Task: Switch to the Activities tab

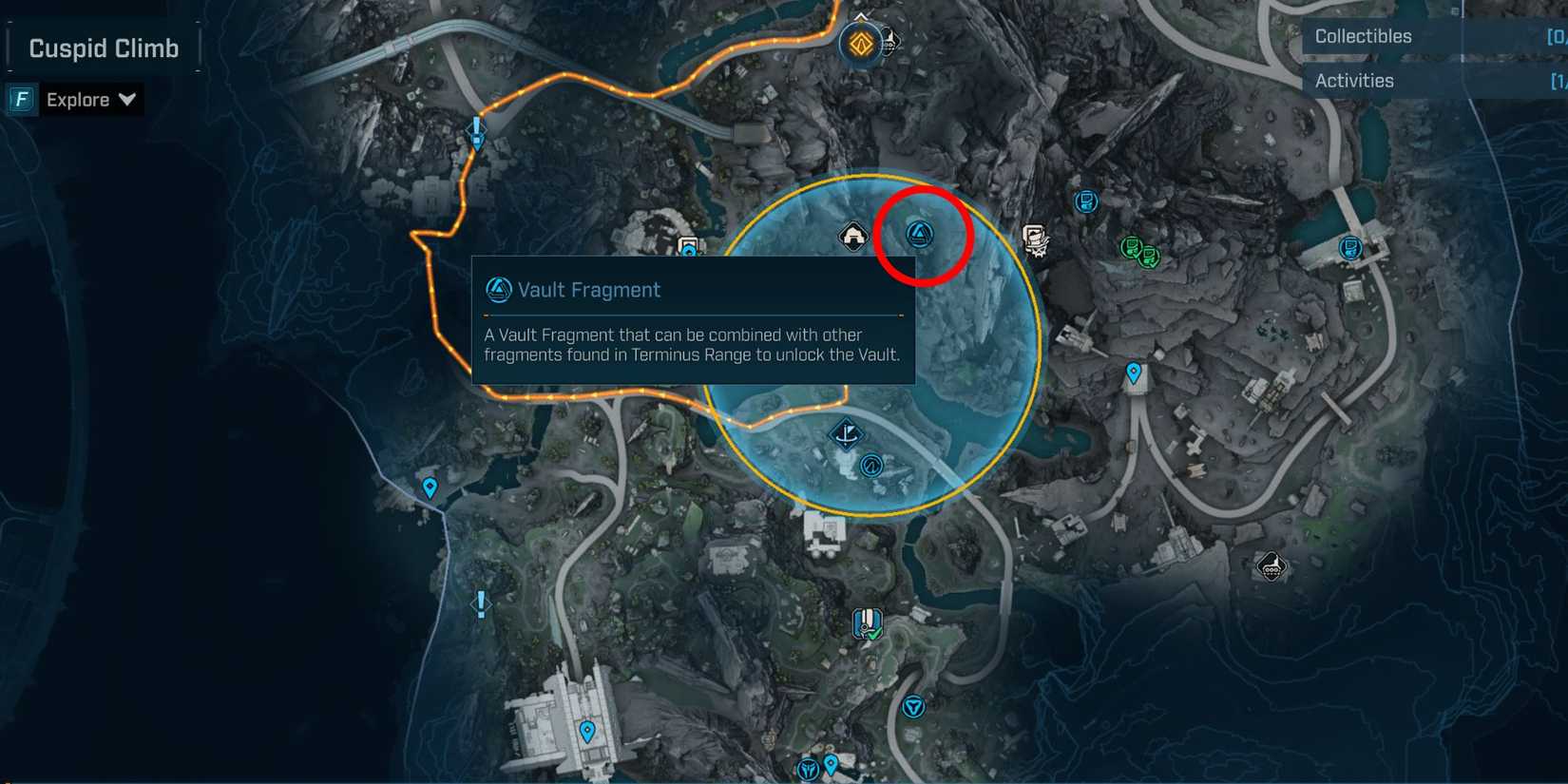Action: coord(1354,81)
